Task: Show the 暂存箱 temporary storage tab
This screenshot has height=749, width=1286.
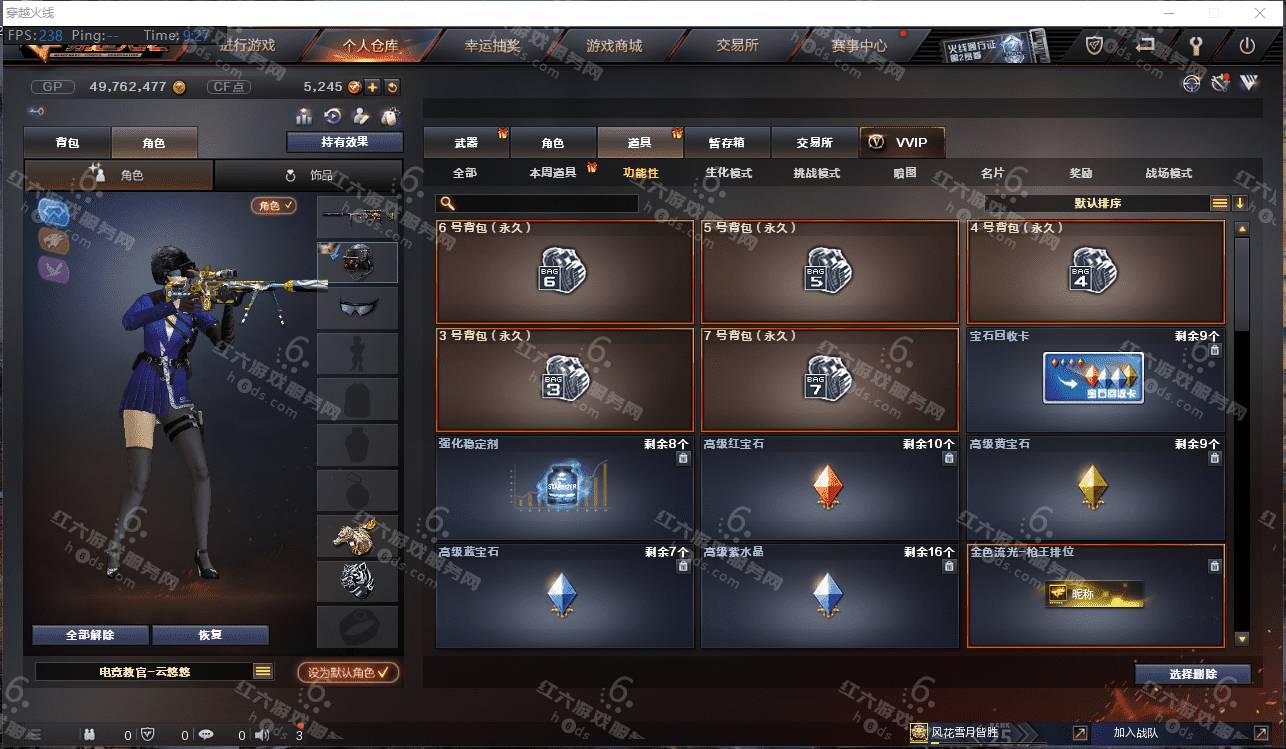Action: (x=726, y=143)
